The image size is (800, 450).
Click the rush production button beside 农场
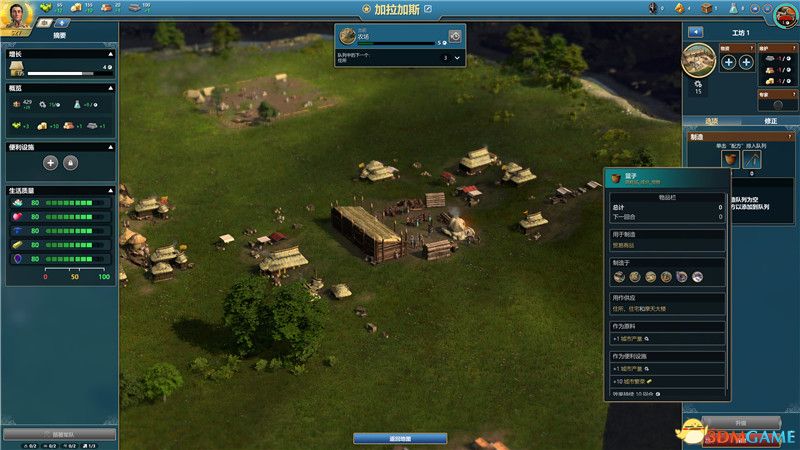tap(455, 36)
